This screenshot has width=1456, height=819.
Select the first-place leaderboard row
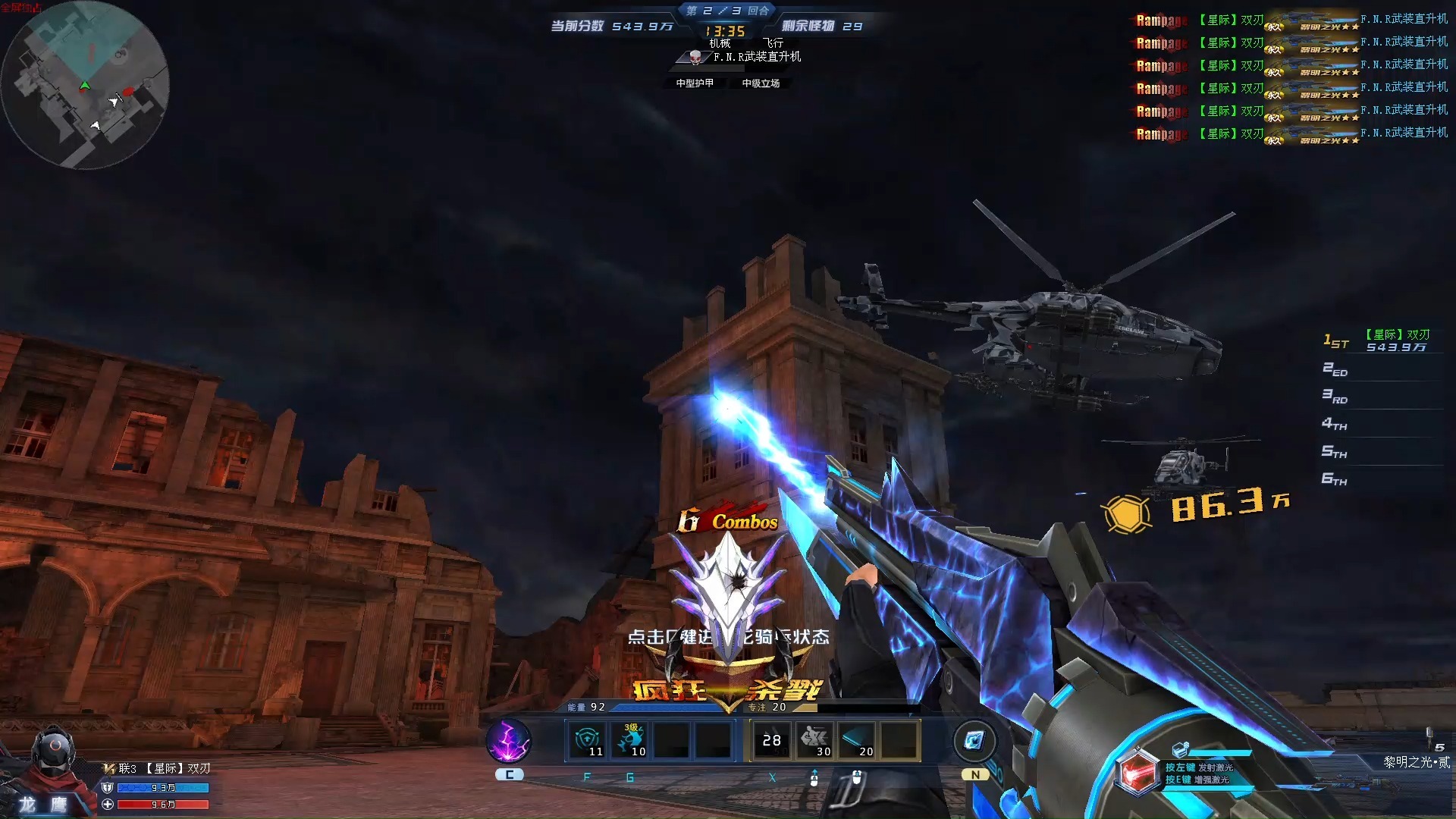[1380, 340]
